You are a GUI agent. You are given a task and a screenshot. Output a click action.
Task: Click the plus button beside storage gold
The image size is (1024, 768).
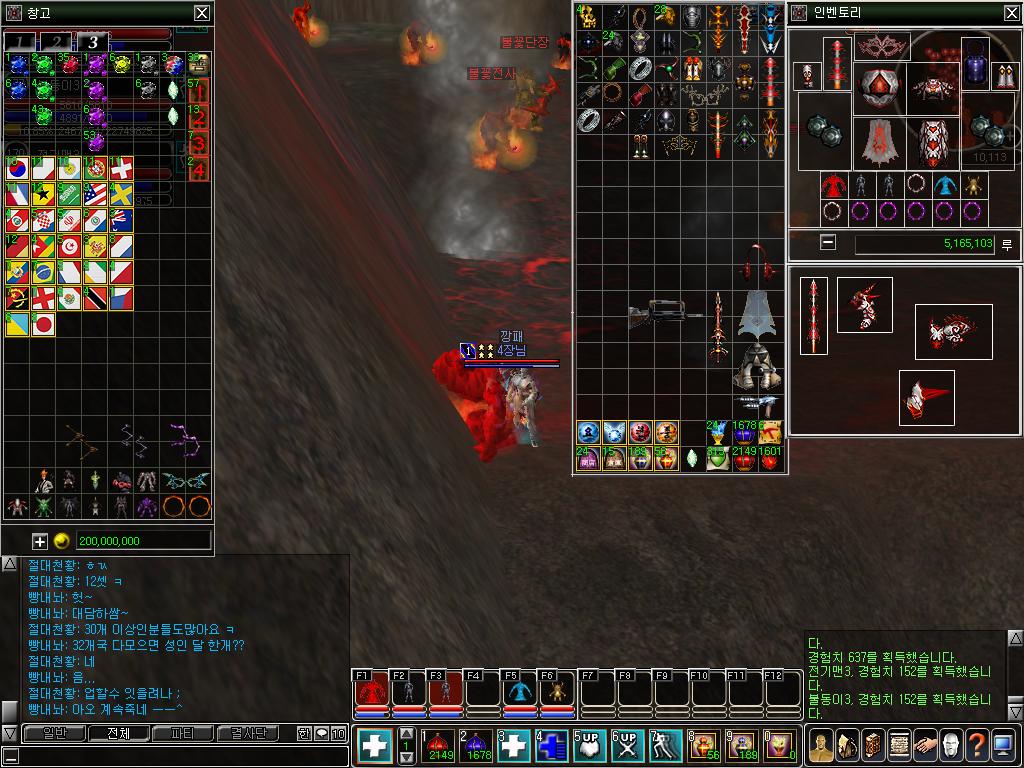pyautogui.click(x=40, y=541)
